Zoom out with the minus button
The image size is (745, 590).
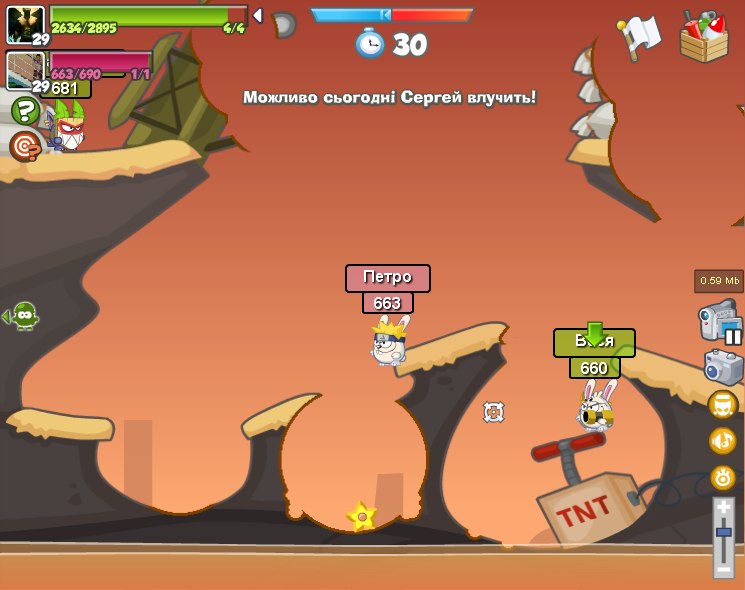(723, 568)
